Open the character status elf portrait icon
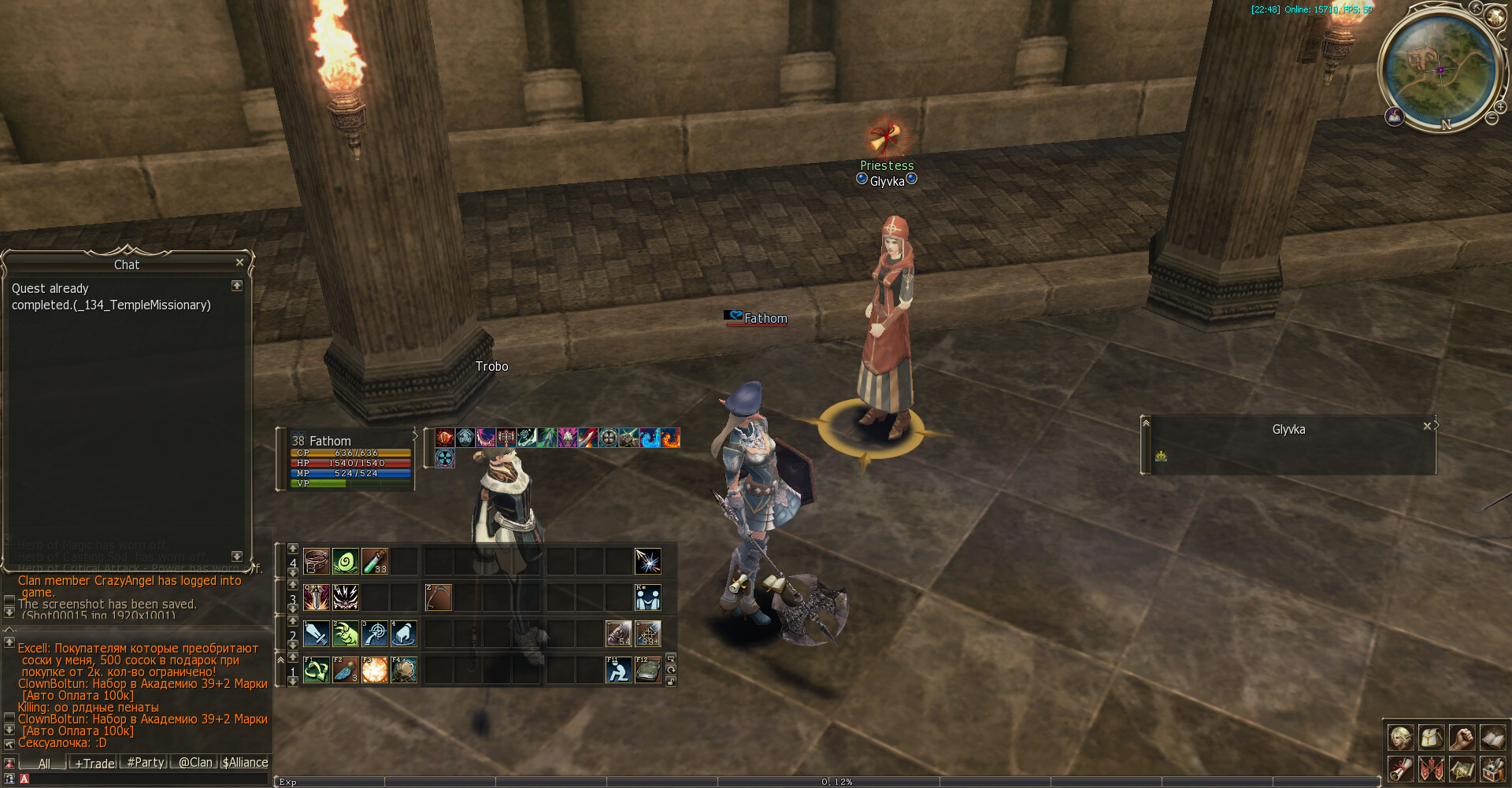 (1400, 738)
